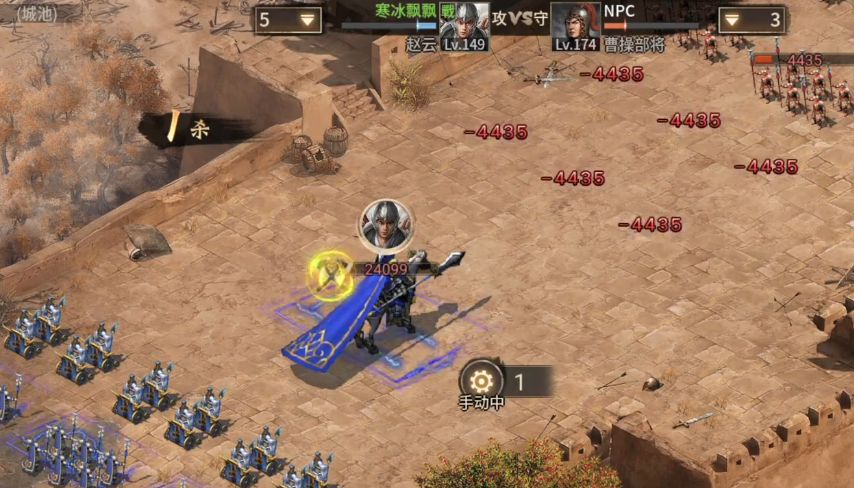Select Zhao Yun's attacker portrait at top
Screen dimensions: 854x488
tap(464, 24)
